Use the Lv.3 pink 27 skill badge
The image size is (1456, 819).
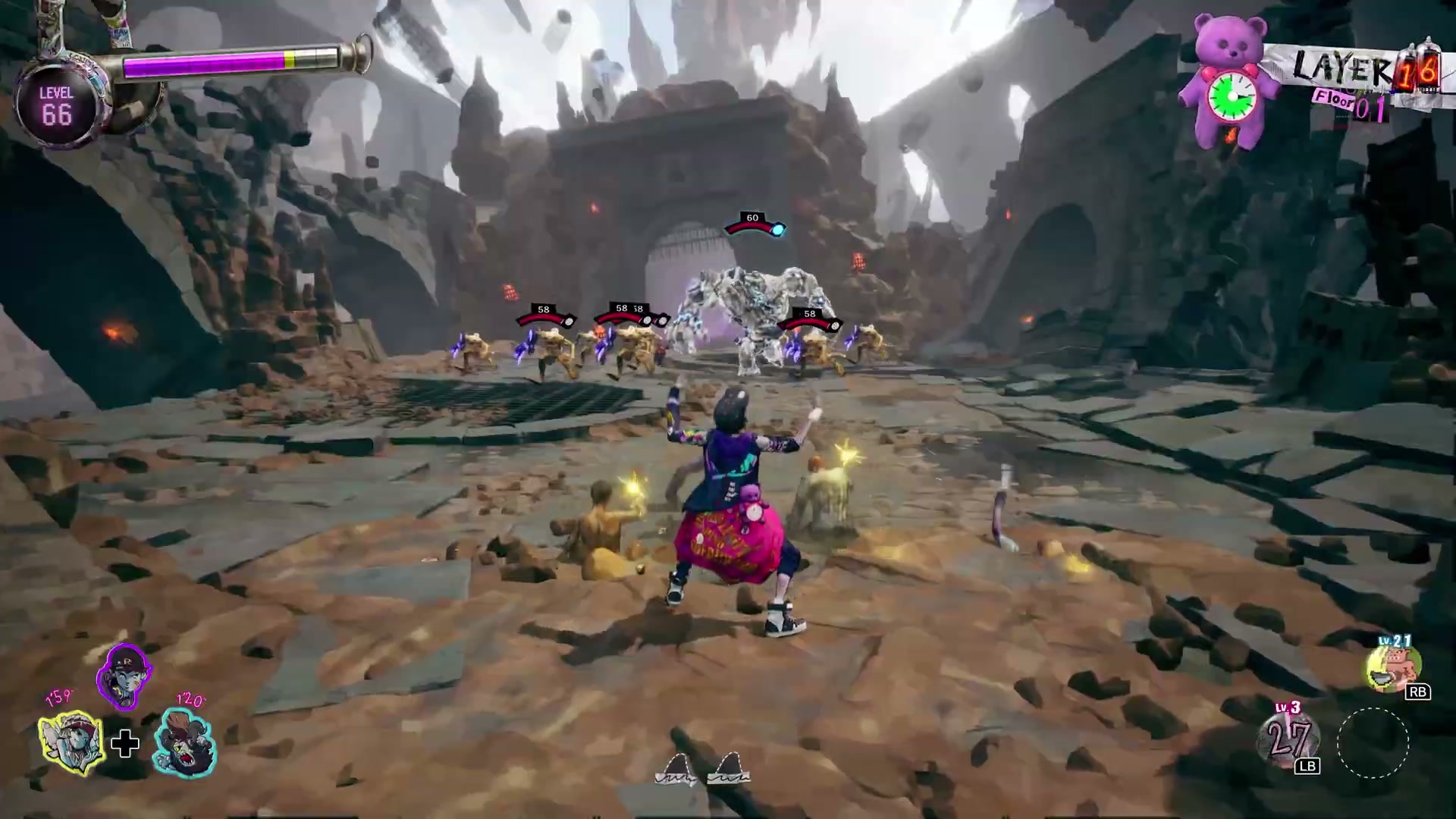[1288, 739]
